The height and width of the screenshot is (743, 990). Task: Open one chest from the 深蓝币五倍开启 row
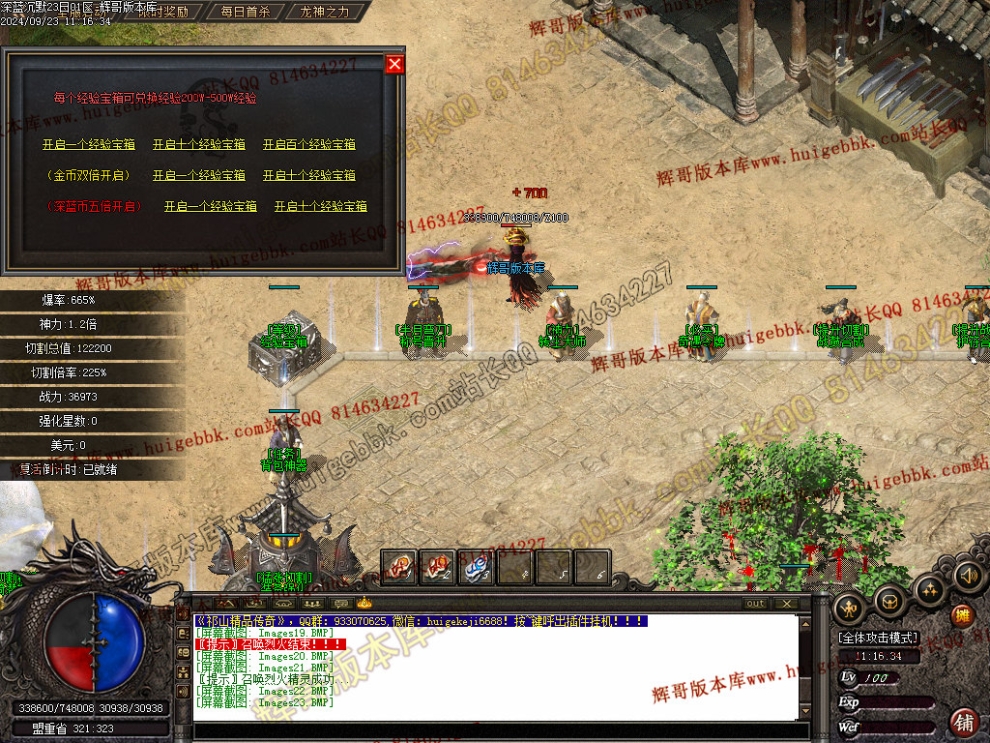pyautogui.click(x=210, y=206)
